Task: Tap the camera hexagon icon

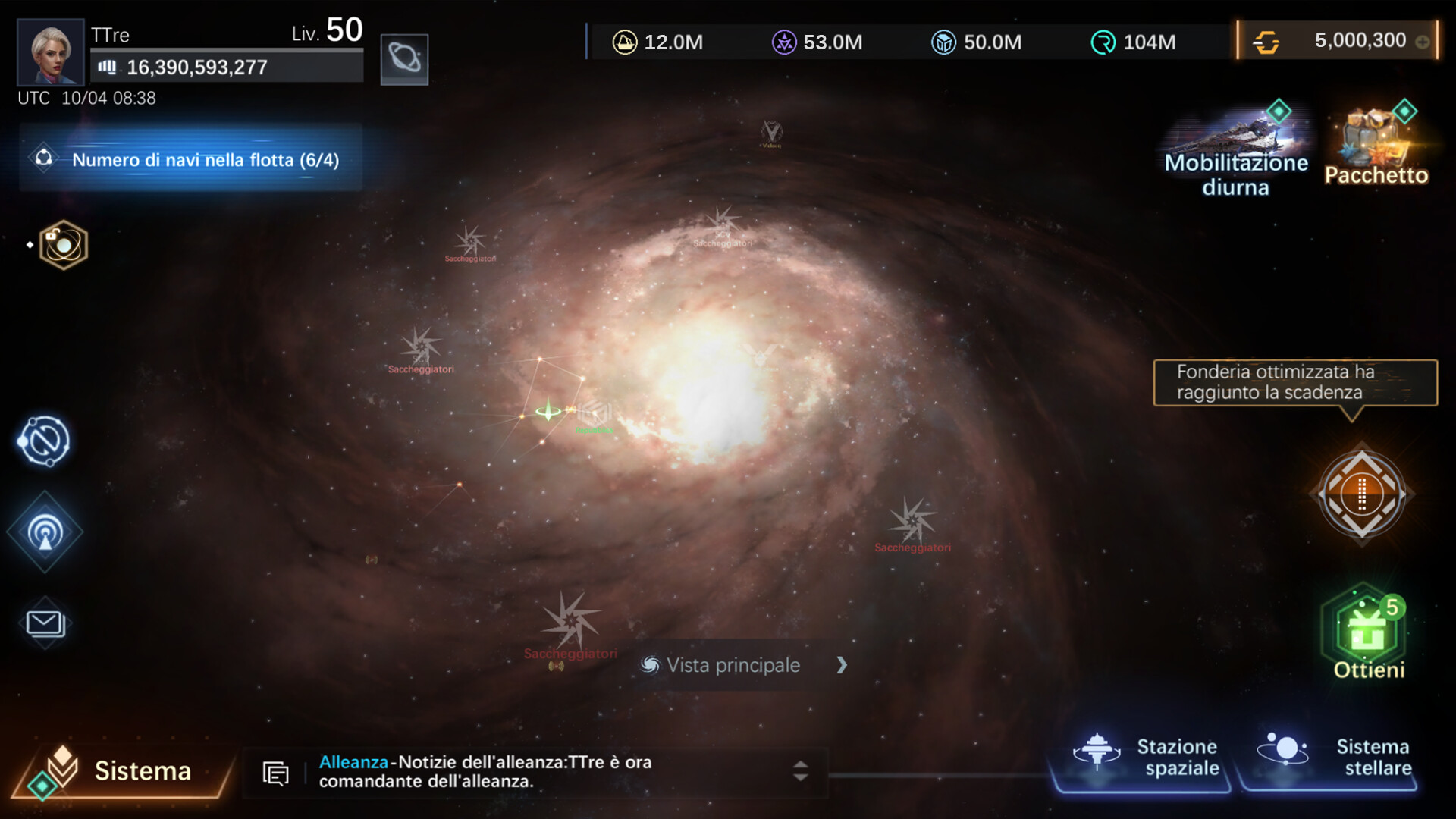Action: (x=64, y=245)
